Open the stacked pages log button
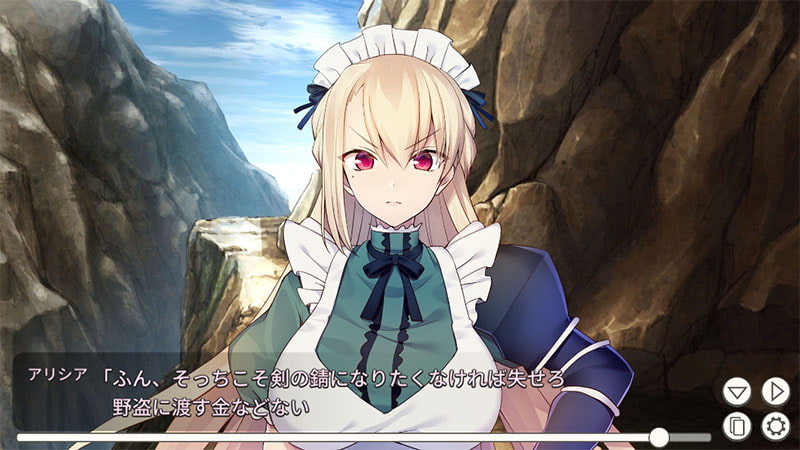 click(x=737, y=427)
